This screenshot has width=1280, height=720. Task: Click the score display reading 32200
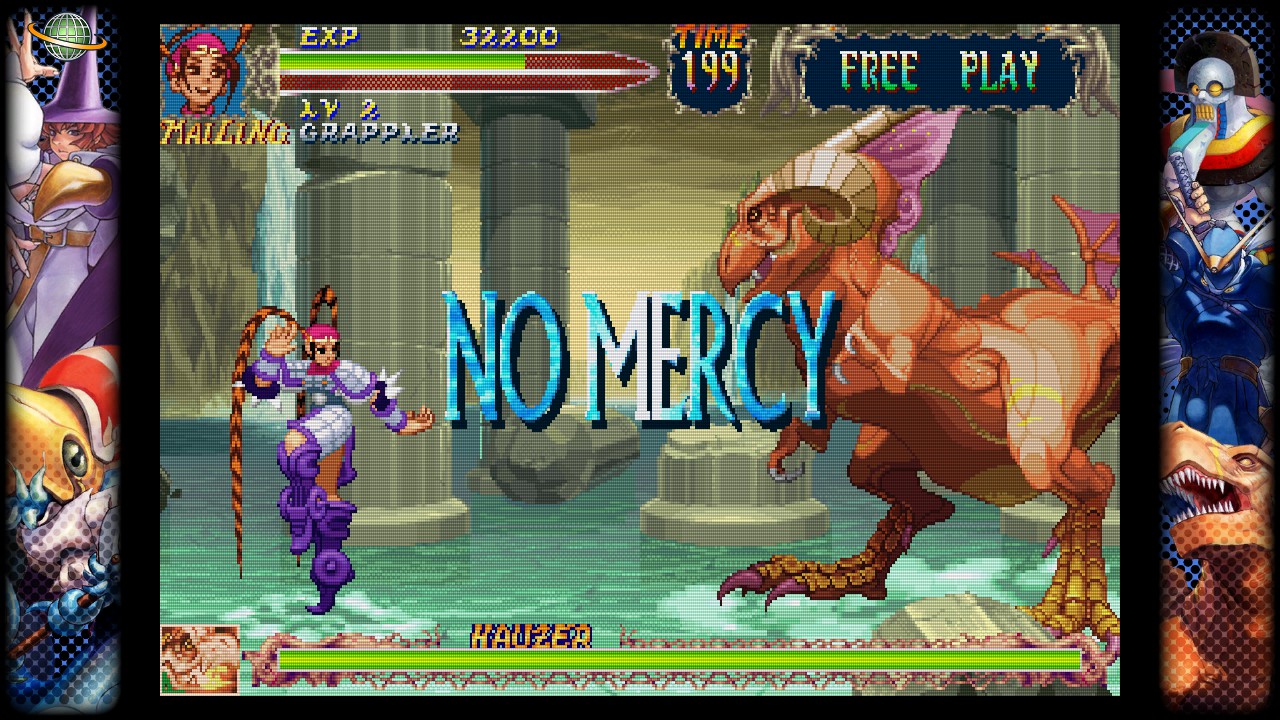507,36
